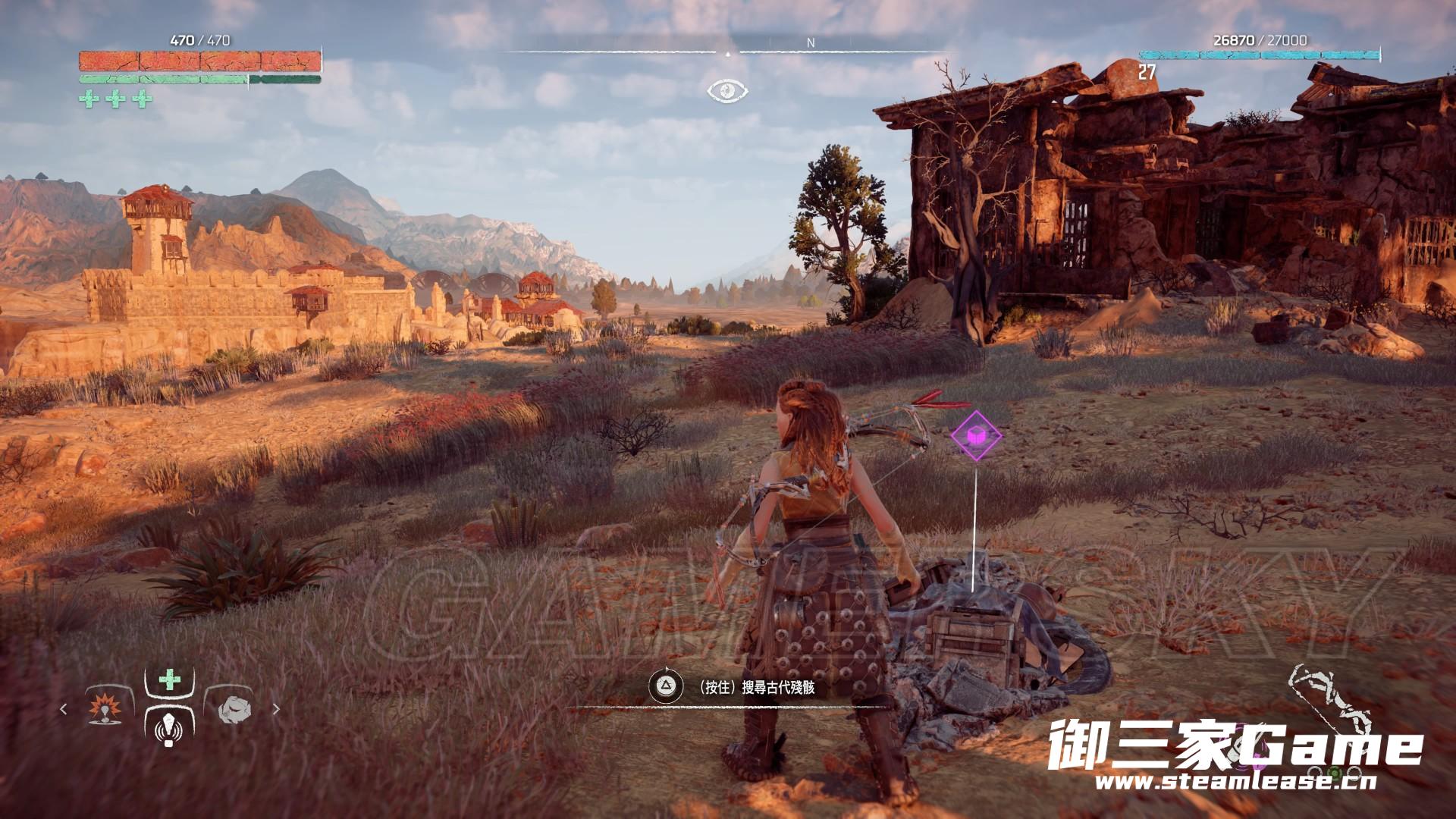Cycle tools with the left arrow
Image resolution: width=1456 pixels, height=819 pixels.
pos(64,710)
